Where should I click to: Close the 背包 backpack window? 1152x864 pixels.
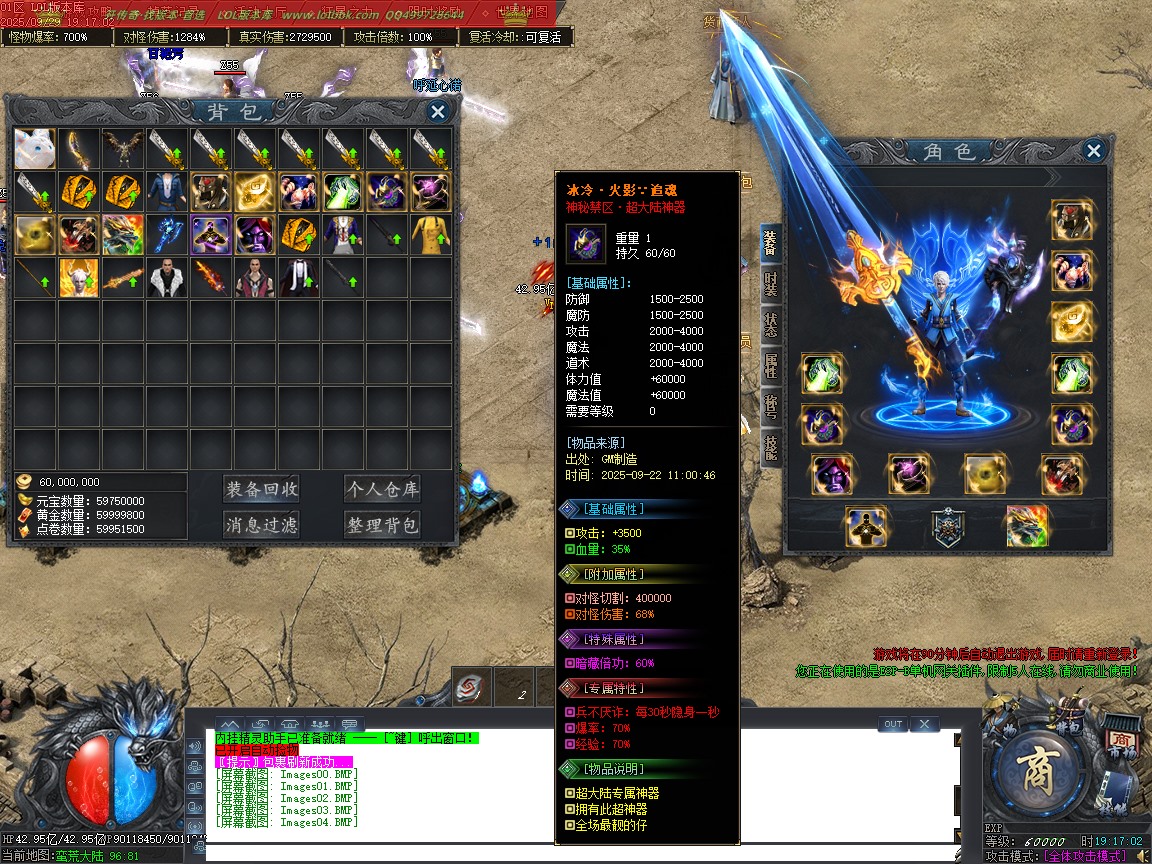point(437,112)
